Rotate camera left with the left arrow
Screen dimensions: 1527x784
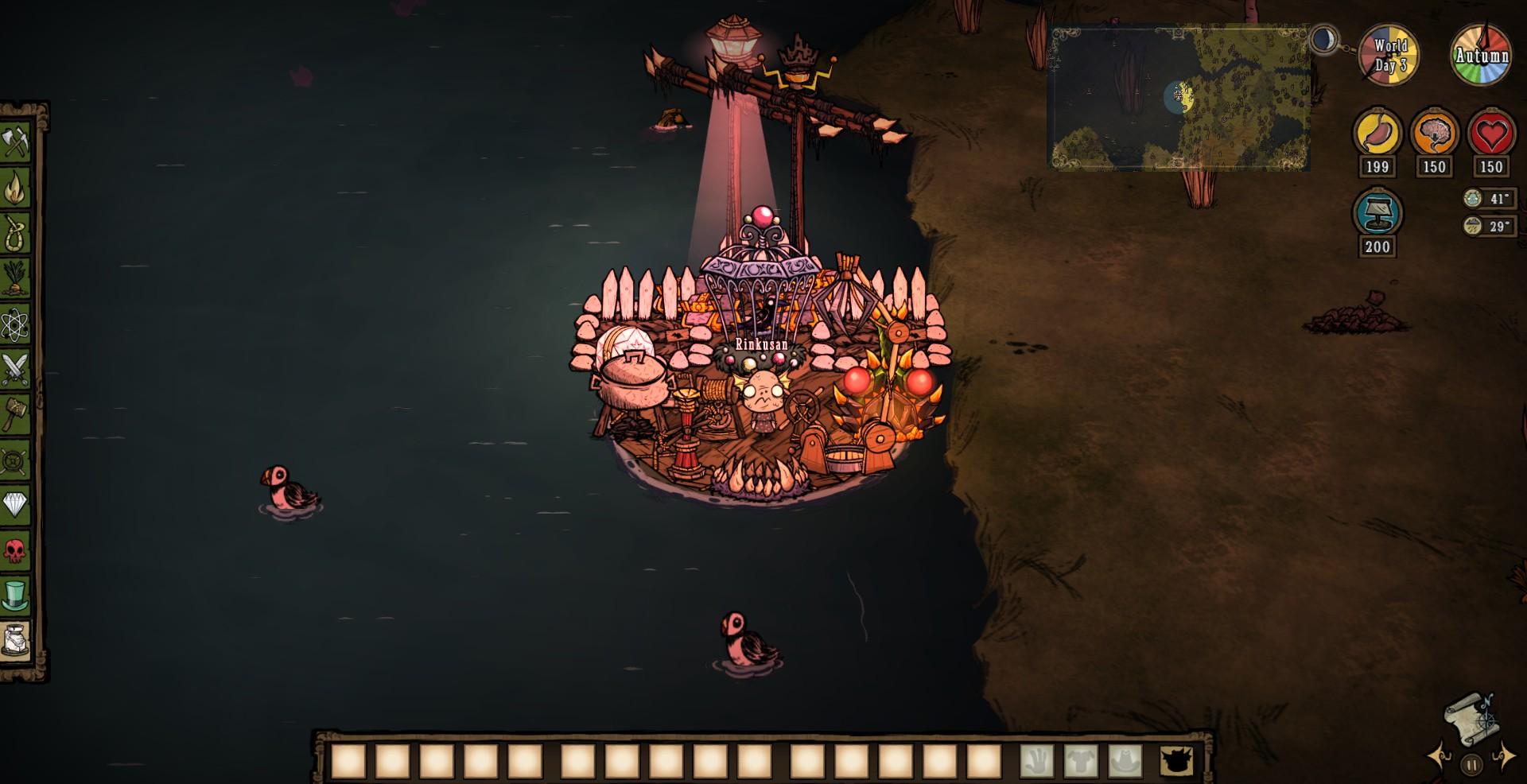pyautogui.click(x=1440, y=756)
